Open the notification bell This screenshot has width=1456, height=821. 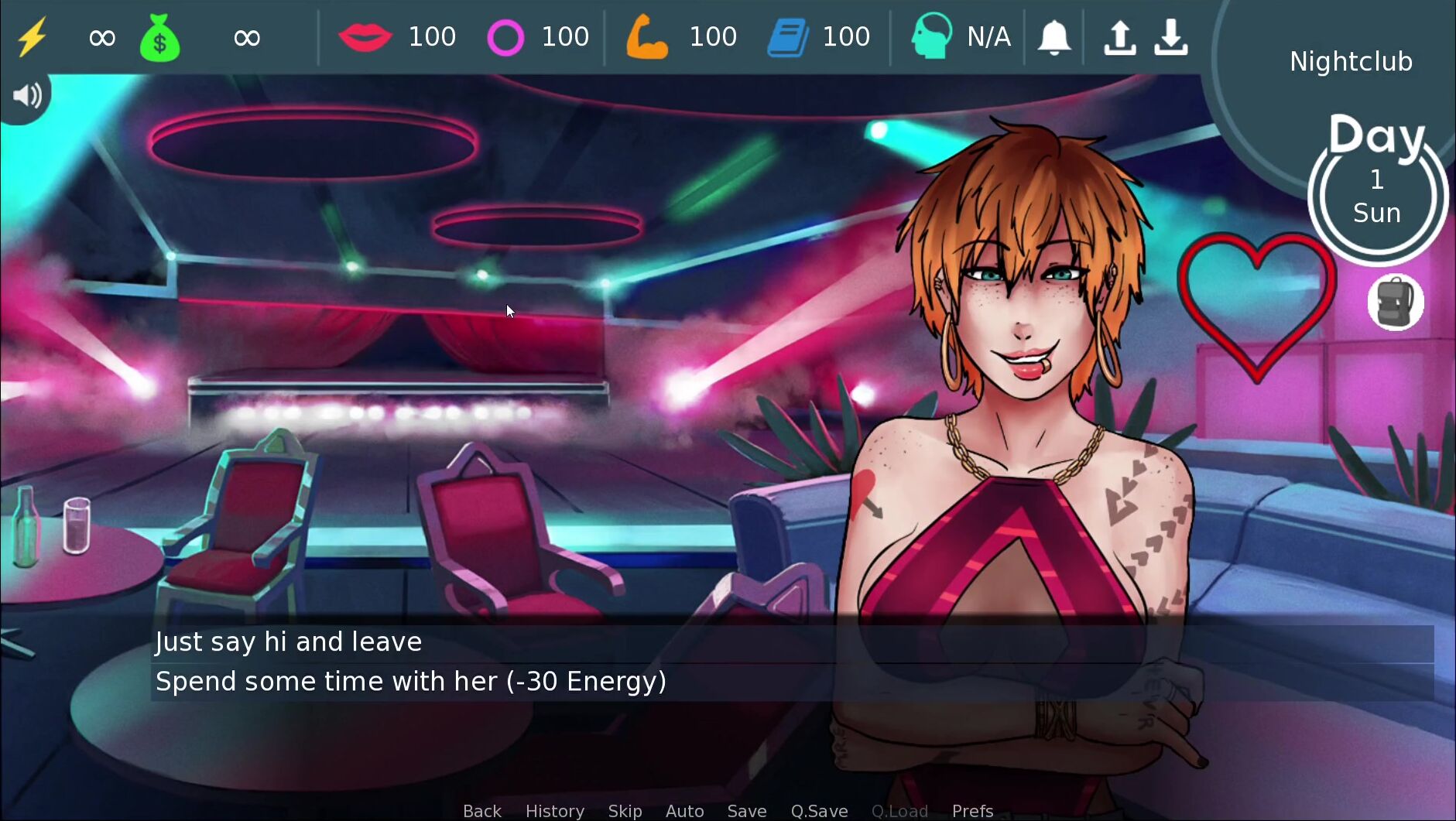(1054, 37)
